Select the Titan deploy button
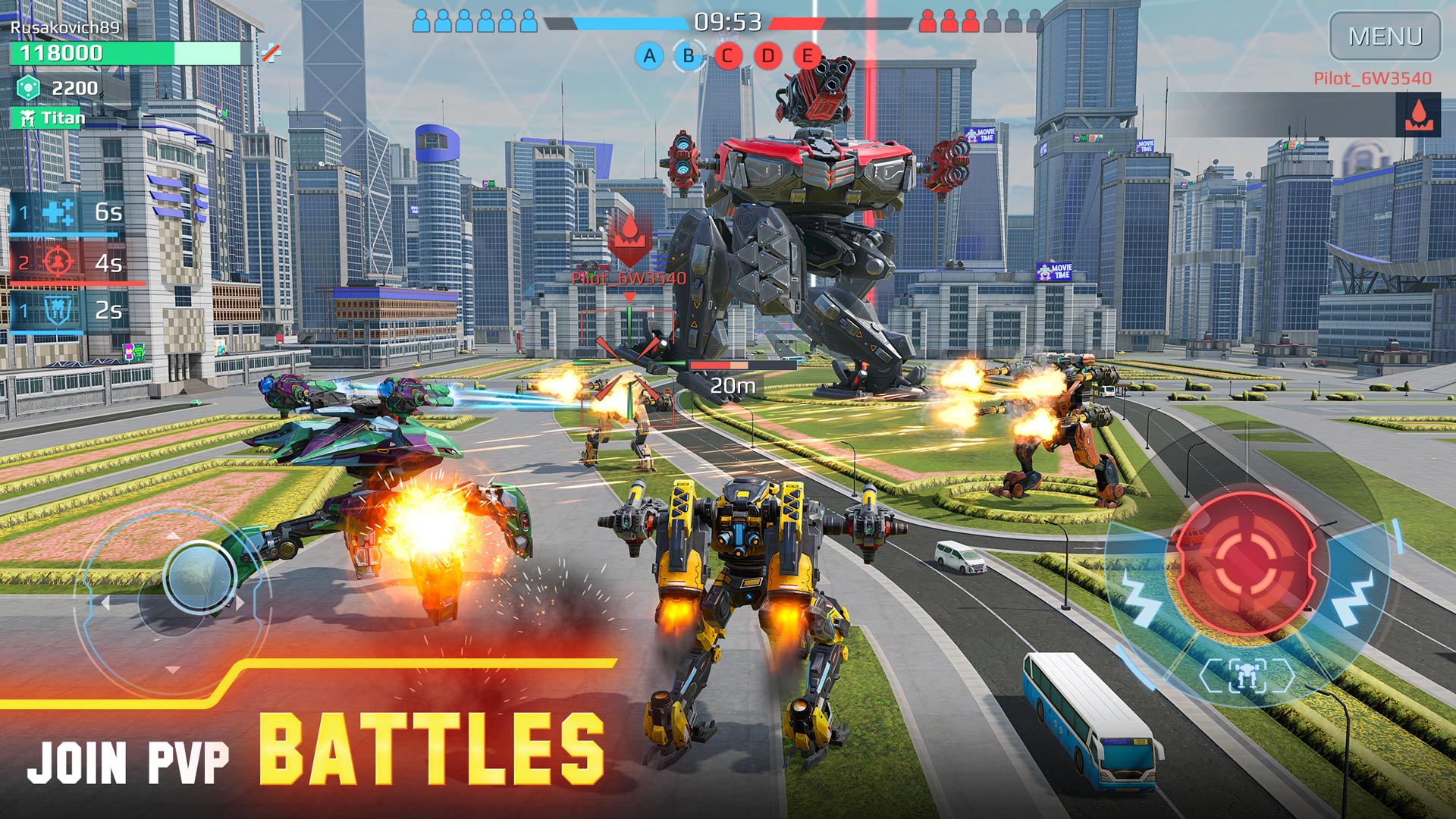 48,118
